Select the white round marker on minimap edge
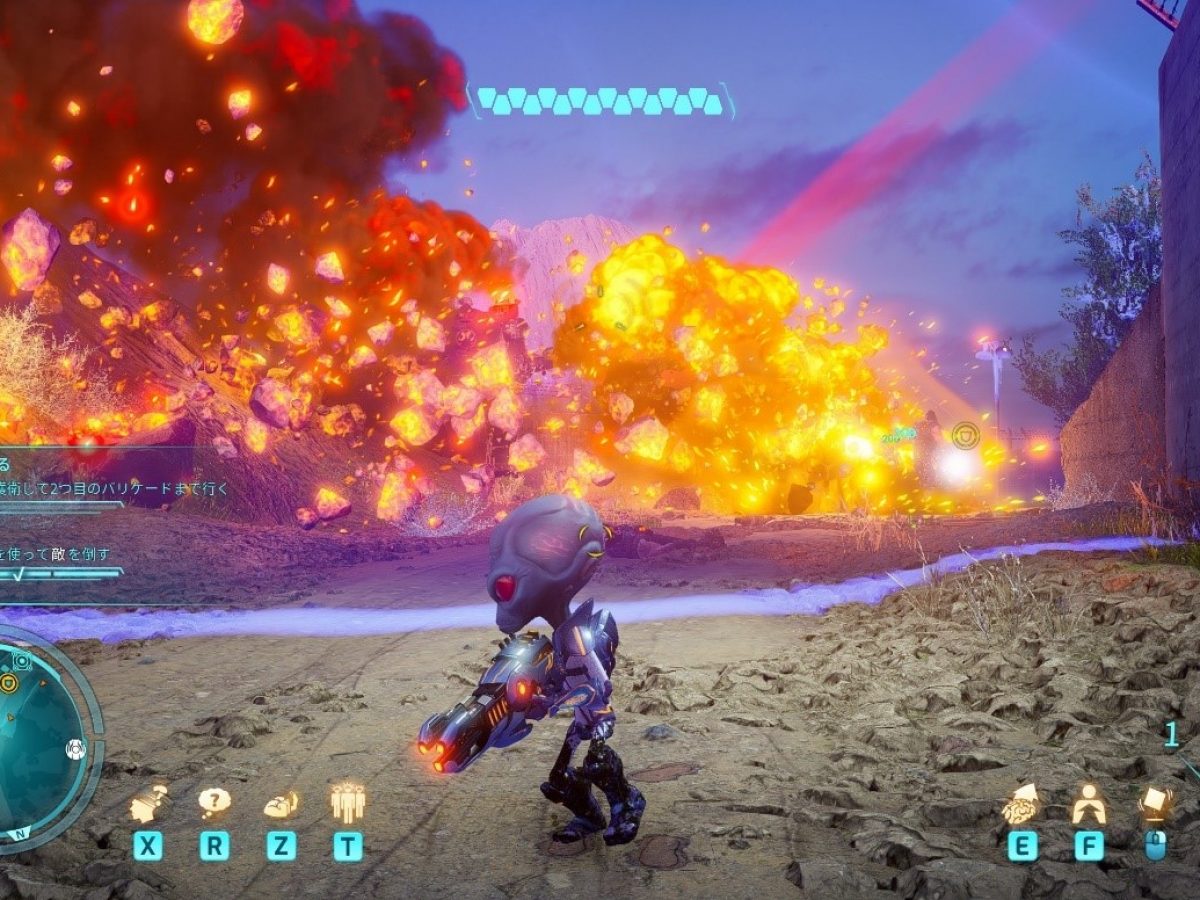 [x=75, y=747]
